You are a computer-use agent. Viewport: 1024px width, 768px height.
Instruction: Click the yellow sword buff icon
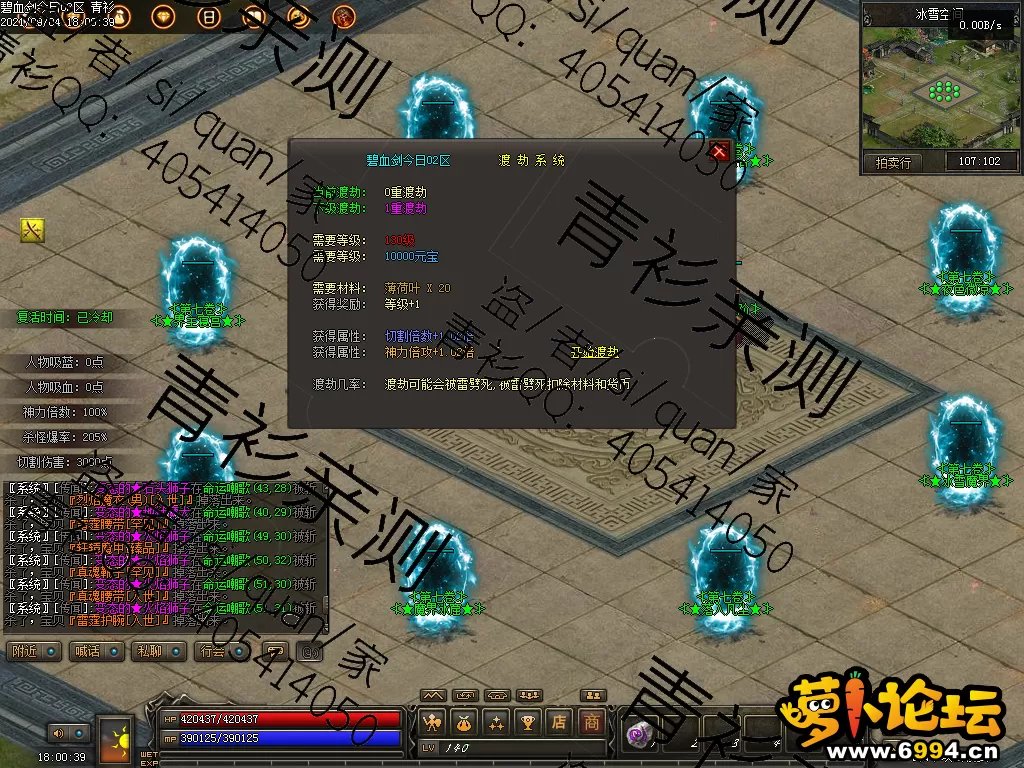[x=32, y=231]
